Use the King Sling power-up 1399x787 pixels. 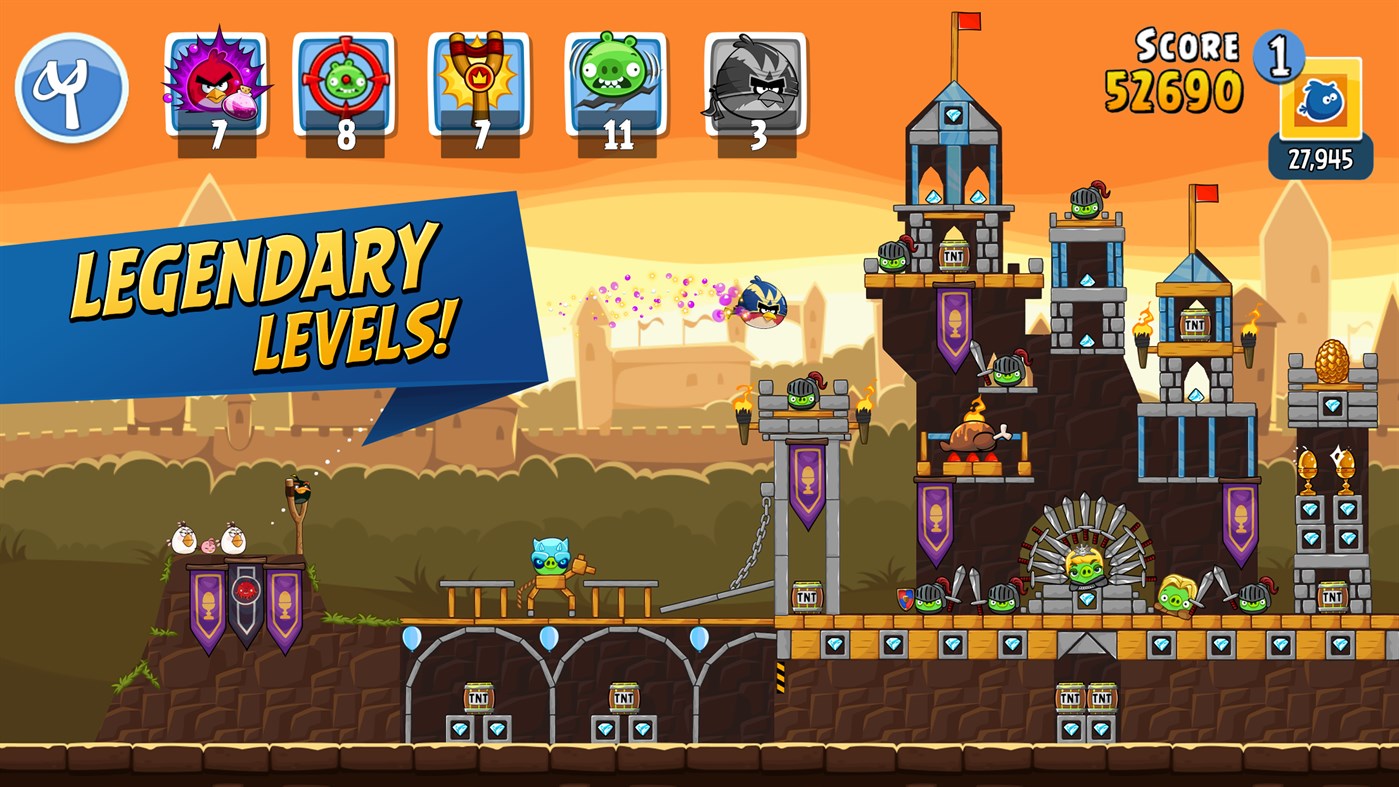coord(477,78)
